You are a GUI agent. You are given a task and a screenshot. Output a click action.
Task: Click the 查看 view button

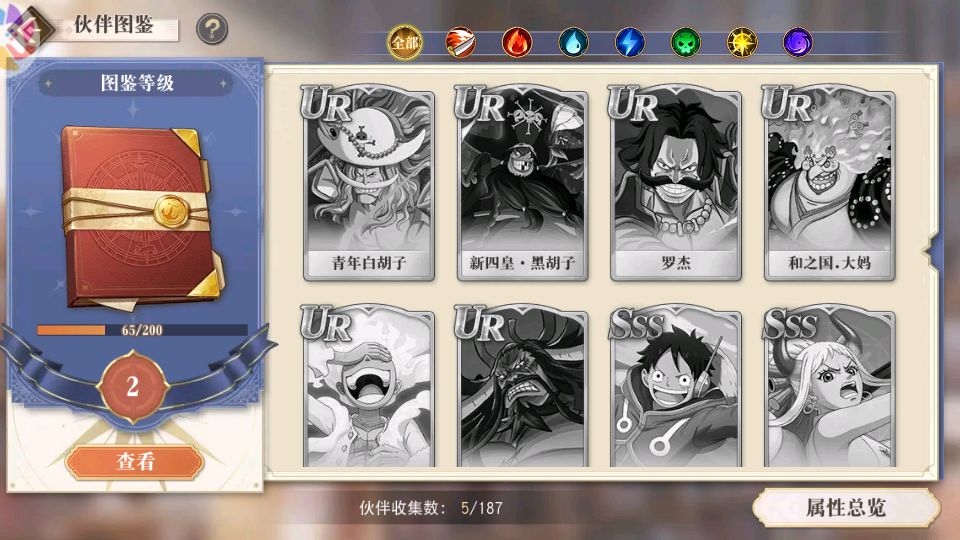pyautogui.click(x=135, y=462)
